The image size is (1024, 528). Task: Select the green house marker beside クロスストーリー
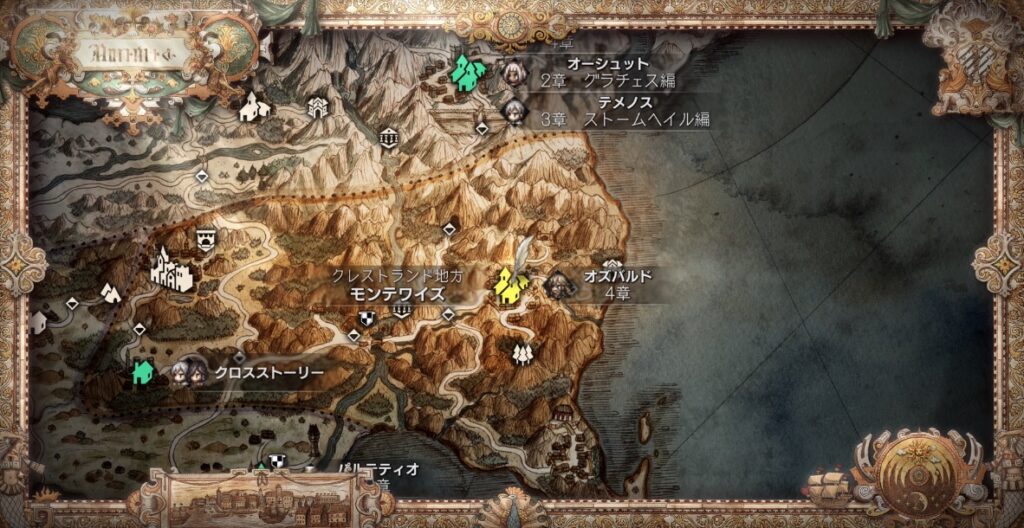coord(142,372)
